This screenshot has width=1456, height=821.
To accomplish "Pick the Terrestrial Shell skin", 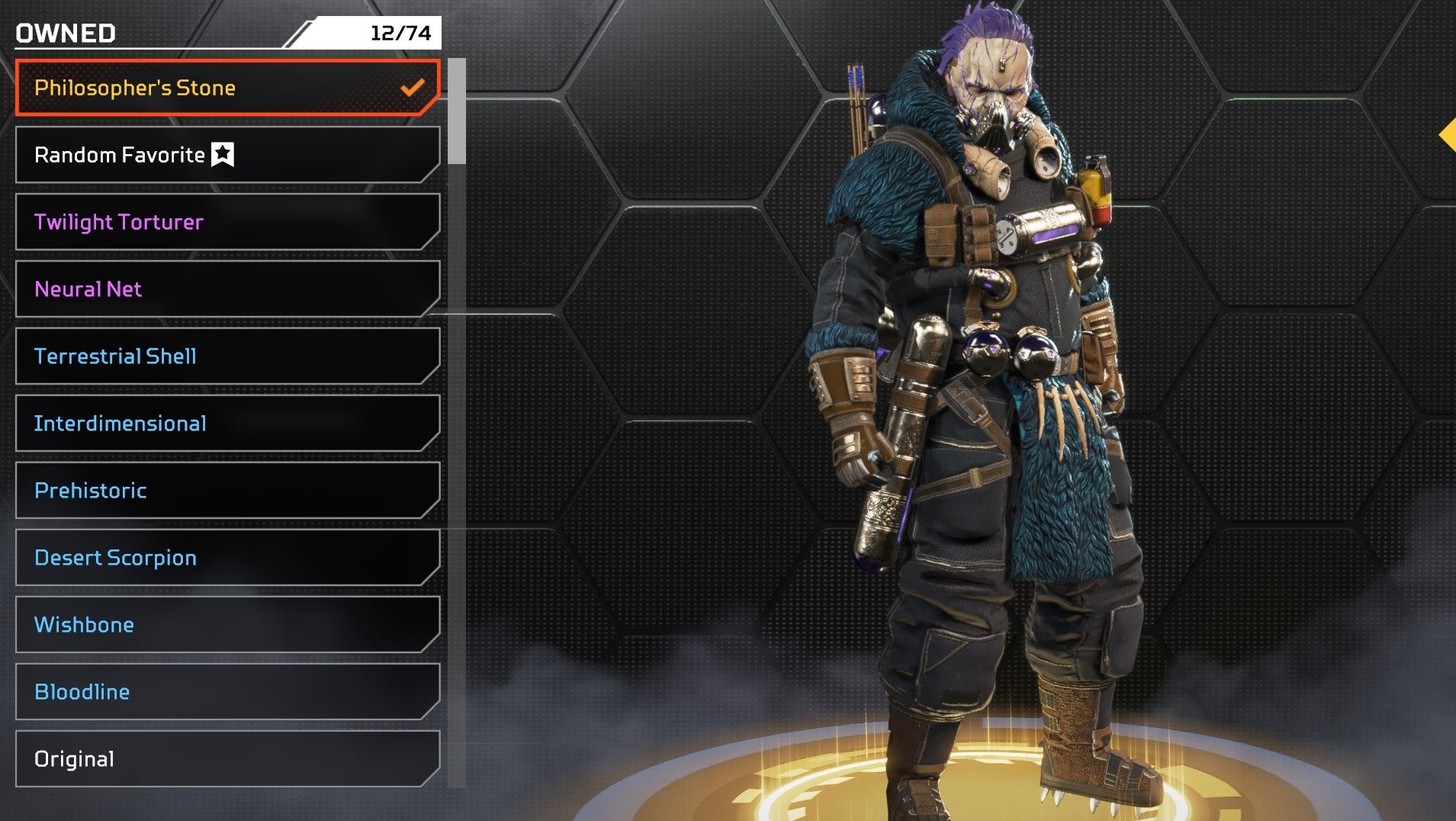I will tap(227, 356).
